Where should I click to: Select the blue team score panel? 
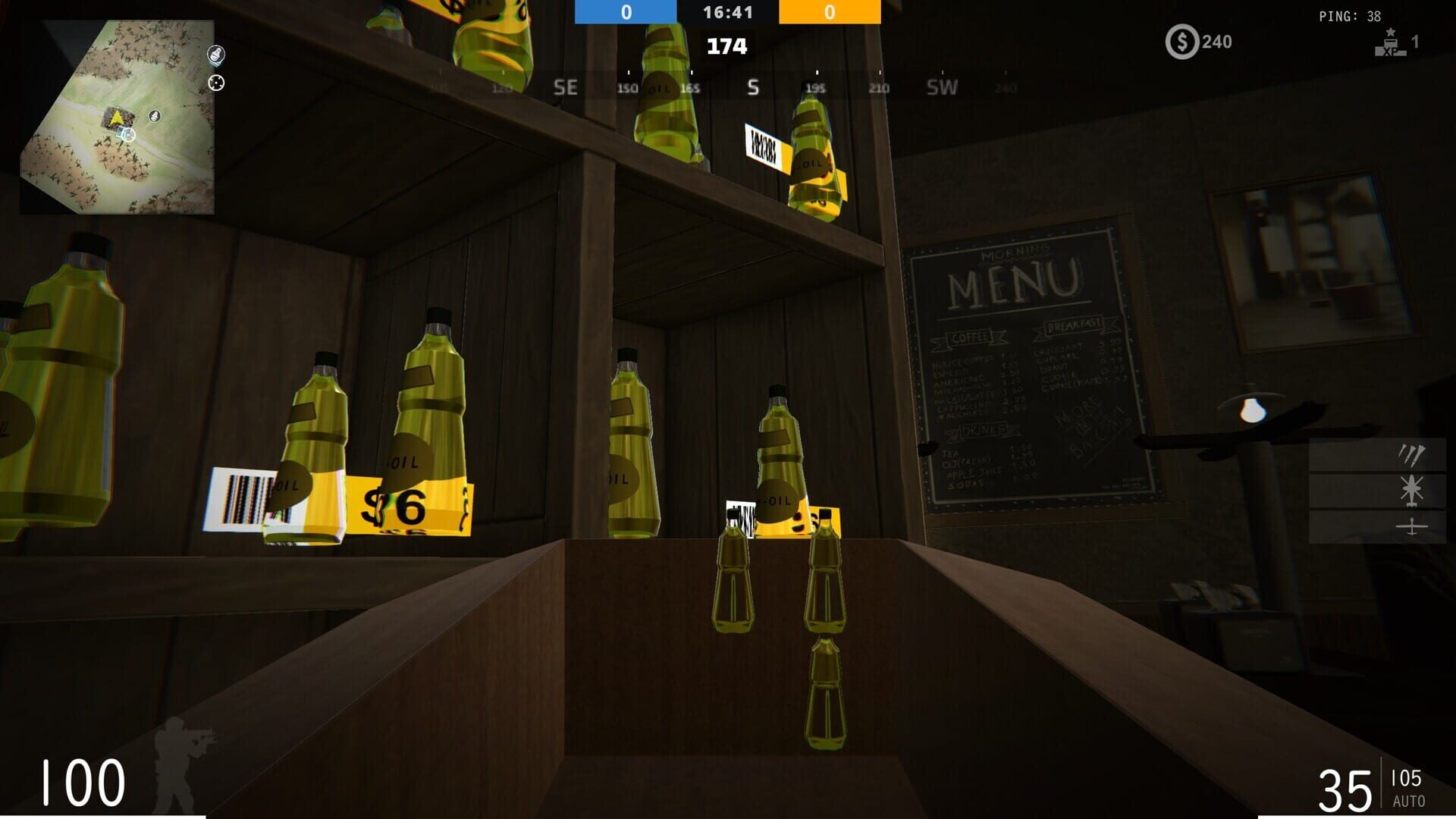625,11
